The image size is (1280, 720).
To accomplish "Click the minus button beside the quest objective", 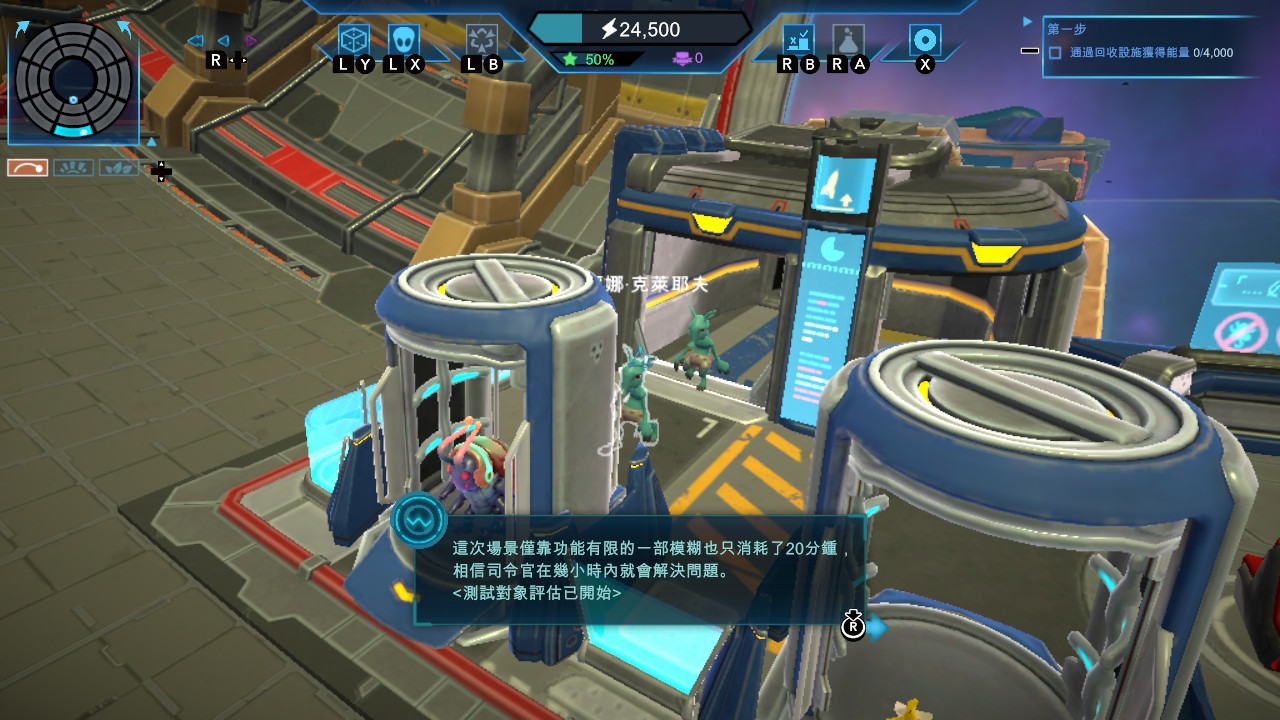I will coord(1030,51).
